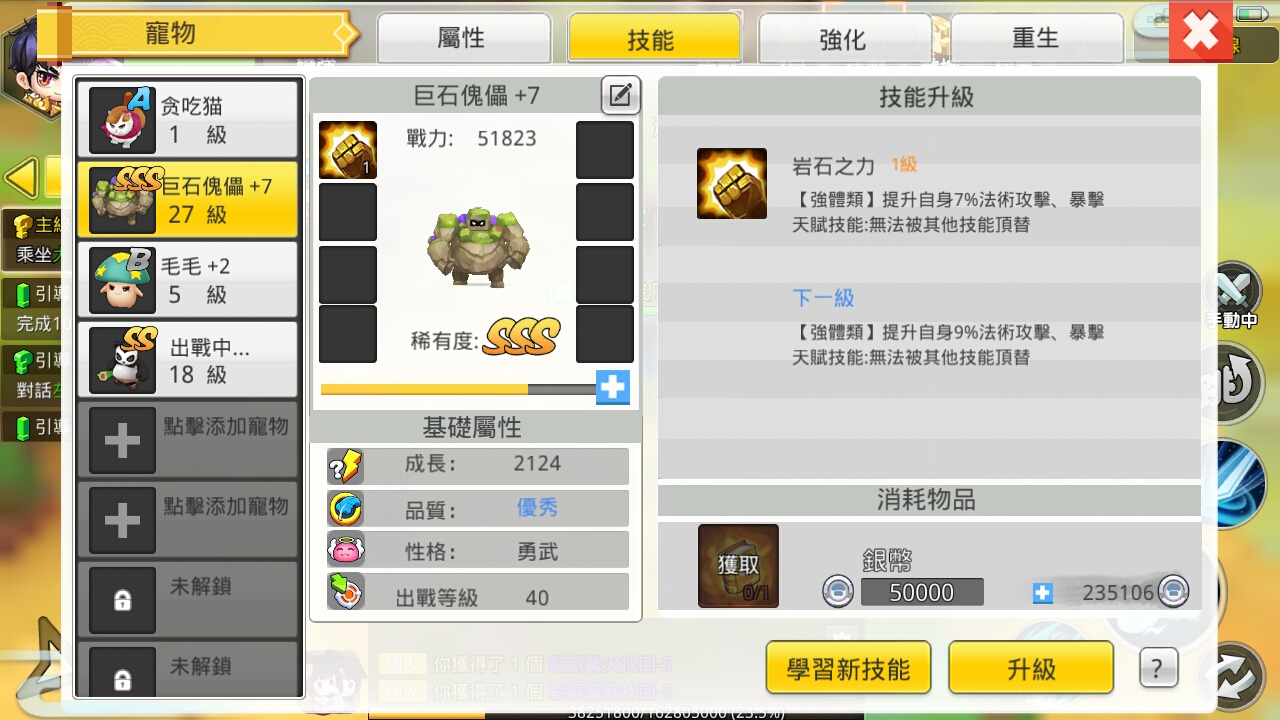Switch to the 強化 tab
Image resolution: width=1280 pixels, height=720 pixels.
(842, 37)
